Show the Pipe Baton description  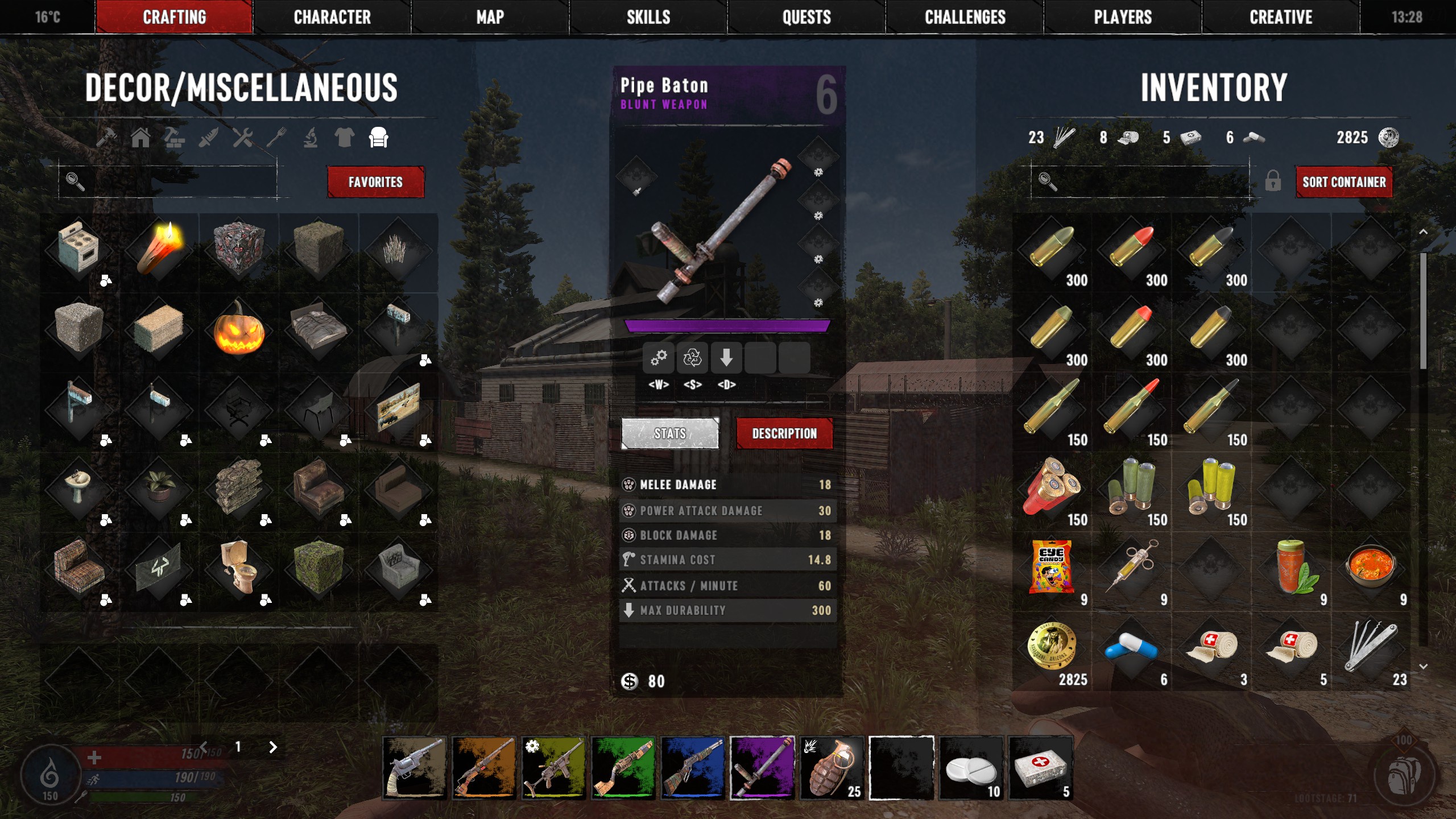click(784, 433)
